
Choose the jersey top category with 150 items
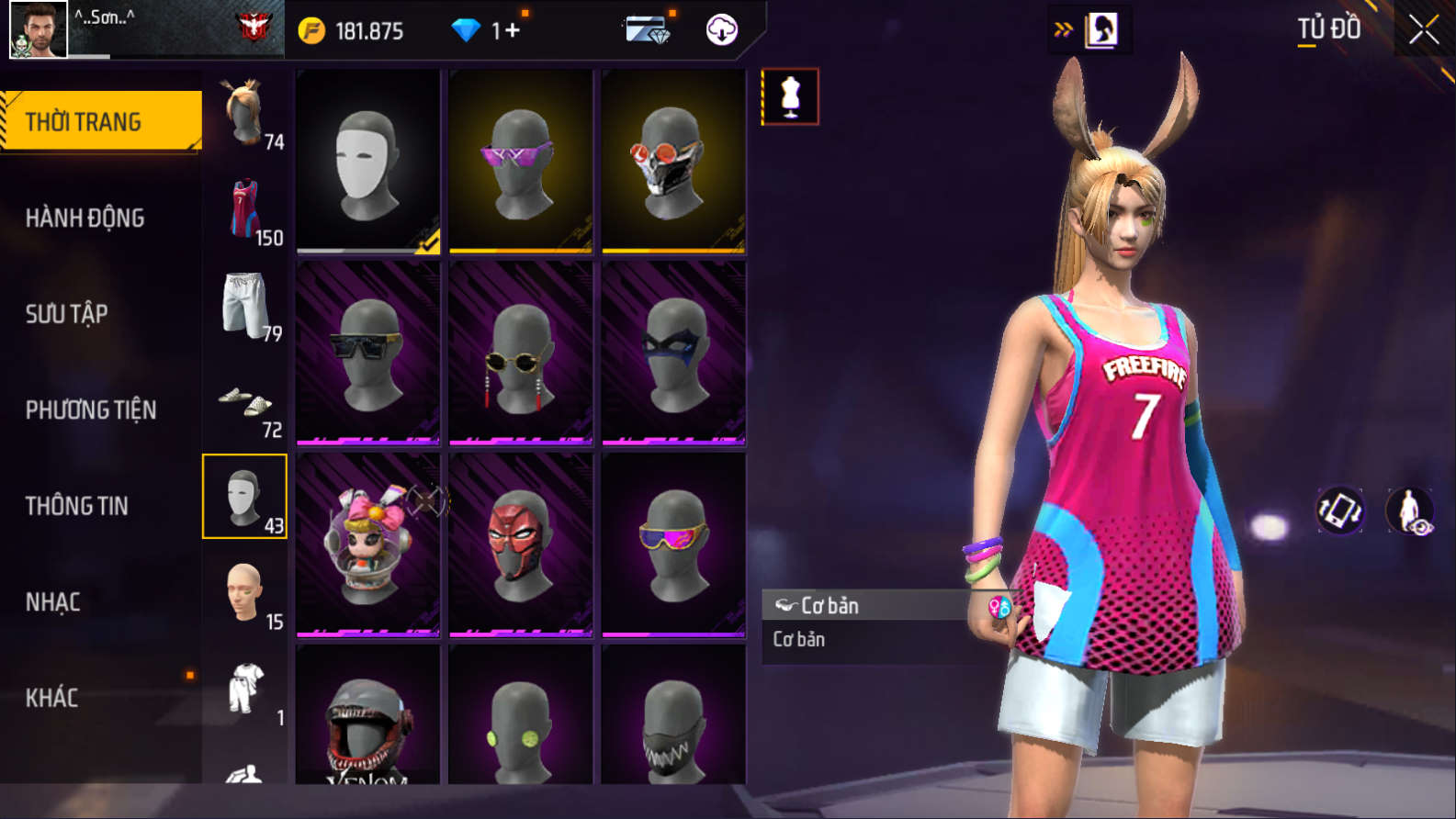[245, 211]
